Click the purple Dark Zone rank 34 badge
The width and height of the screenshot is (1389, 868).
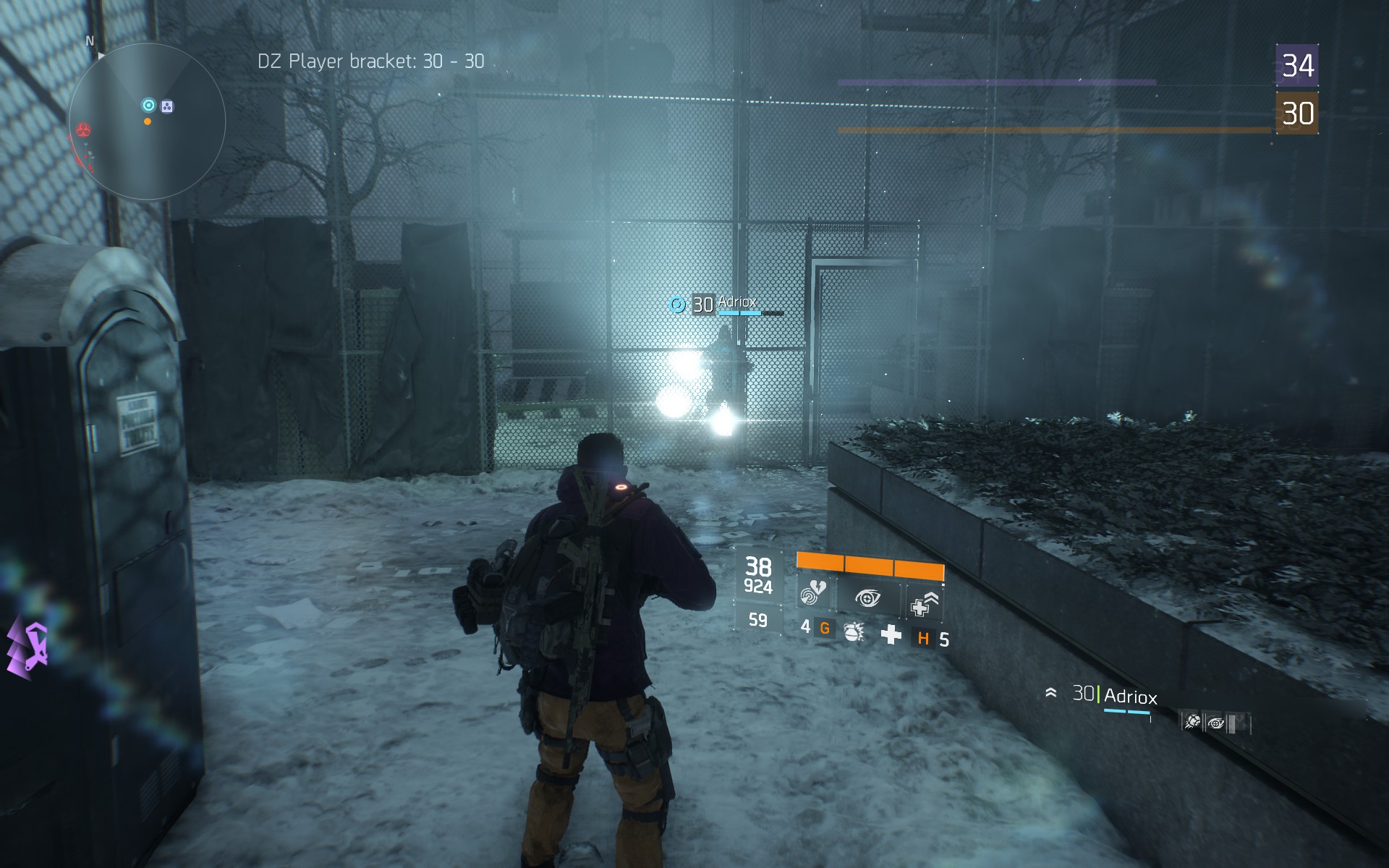coord(1297,66)
